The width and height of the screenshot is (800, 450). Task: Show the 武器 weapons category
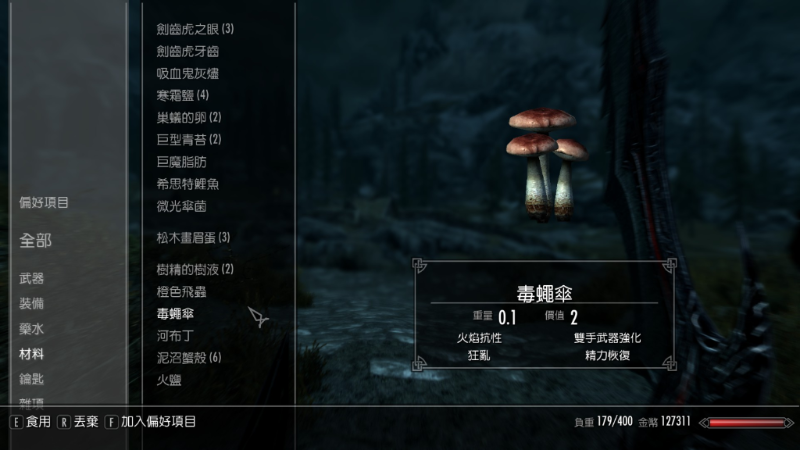tap(31, 278)
